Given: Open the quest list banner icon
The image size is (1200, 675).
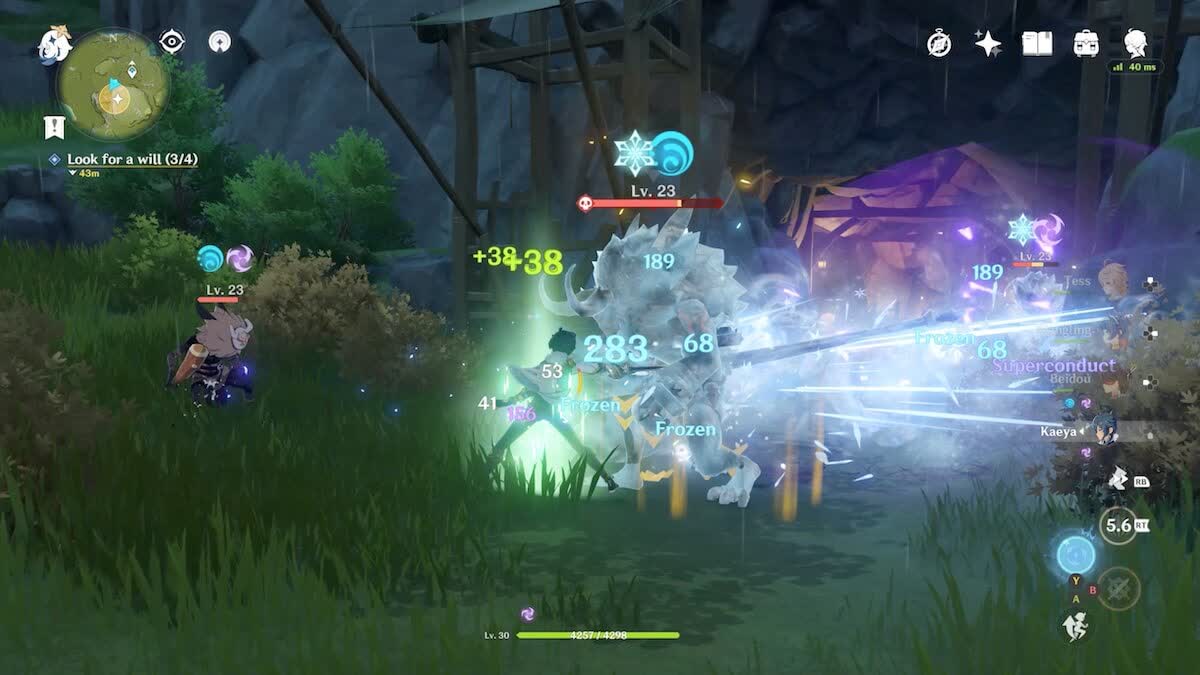Looking at the screenshot, I should (x=53, y=126).
